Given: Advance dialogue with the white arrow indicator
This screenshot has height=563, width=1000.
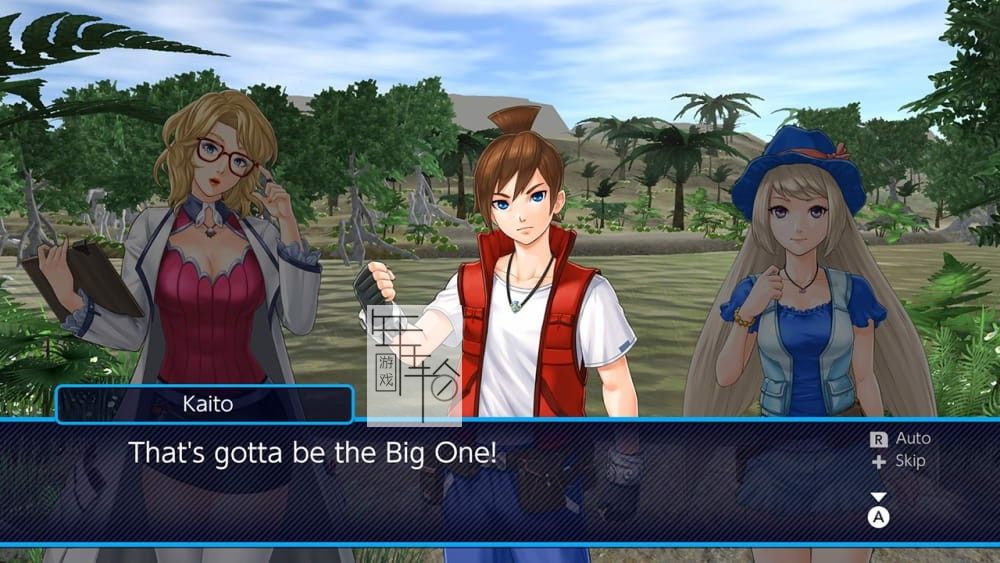Looking at the screenshot, I should [x=878, y=497].
